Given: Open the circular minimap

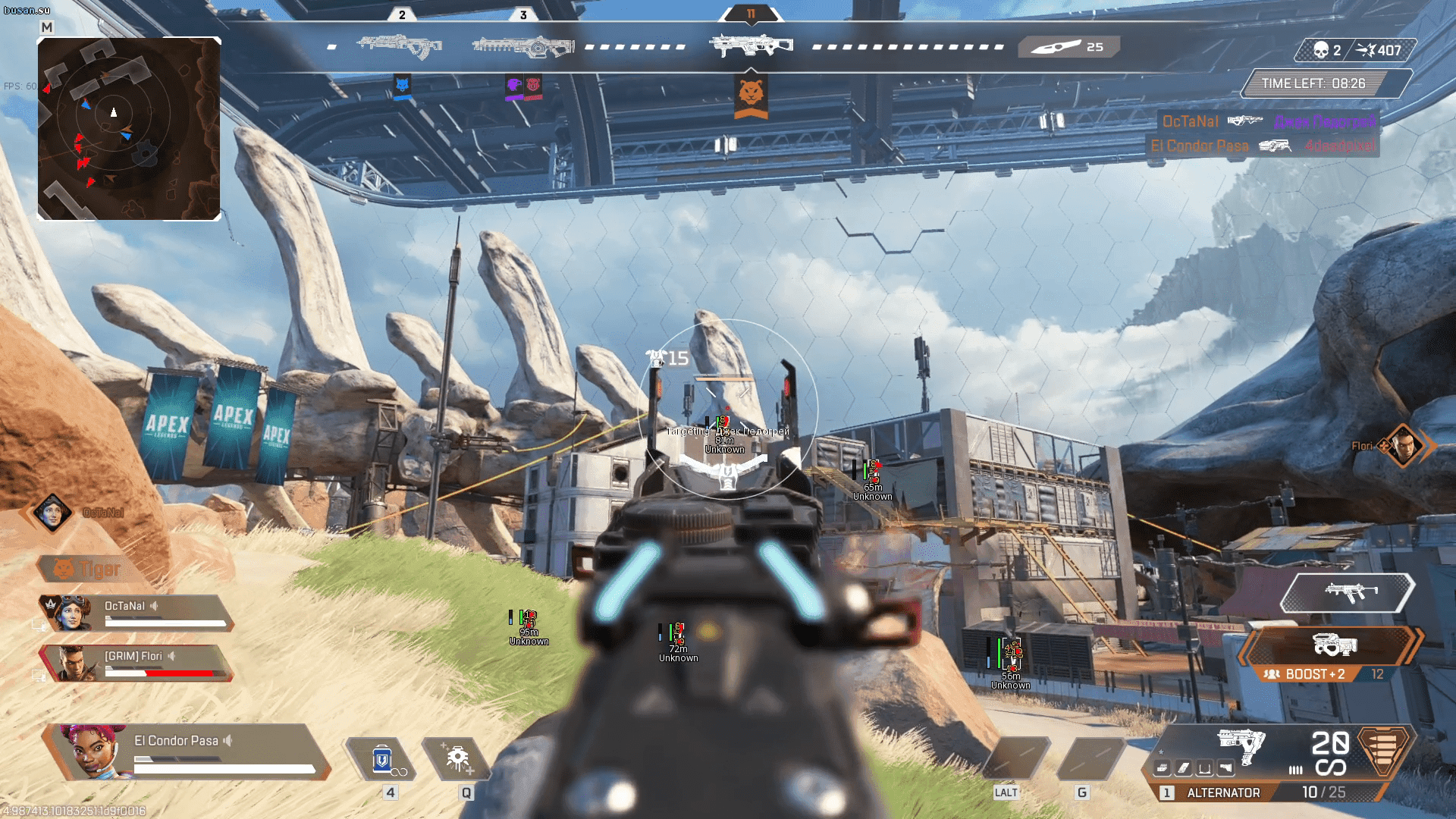Looking at the screenshot, I should click(x=129, y=129).
